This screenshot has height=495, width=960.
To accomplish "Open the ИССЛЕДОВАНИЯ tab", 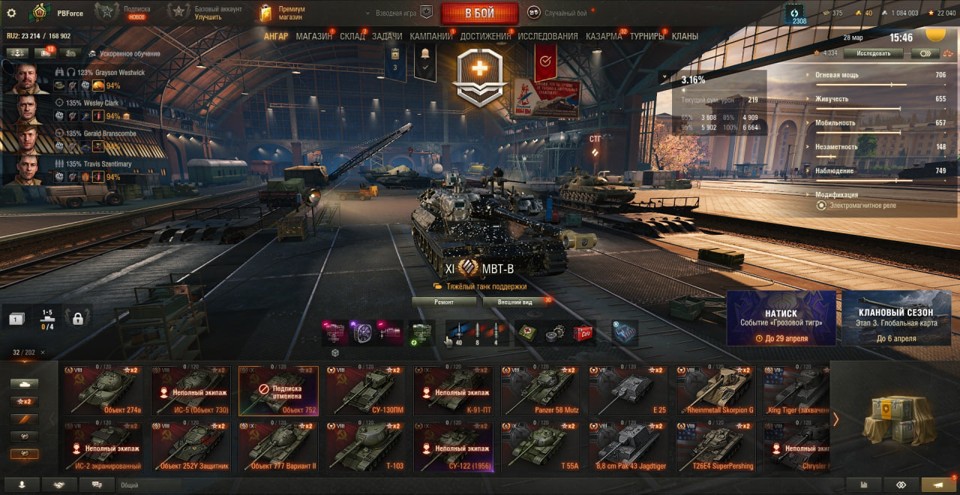I will click(548, 36).
